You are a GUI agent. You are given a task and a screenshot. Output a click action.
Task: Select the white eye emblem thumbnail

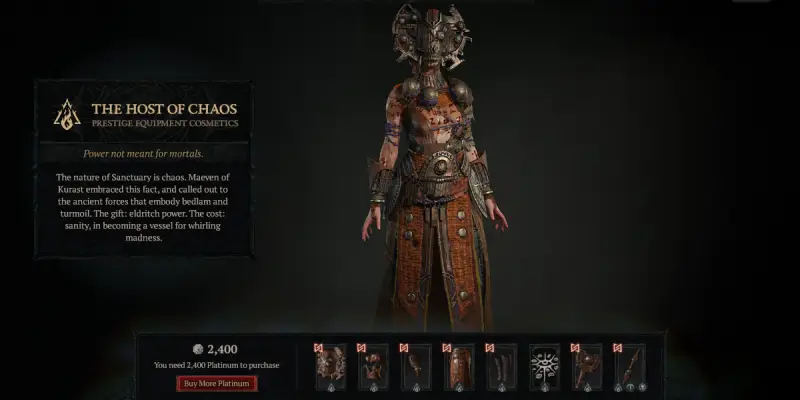545,367
